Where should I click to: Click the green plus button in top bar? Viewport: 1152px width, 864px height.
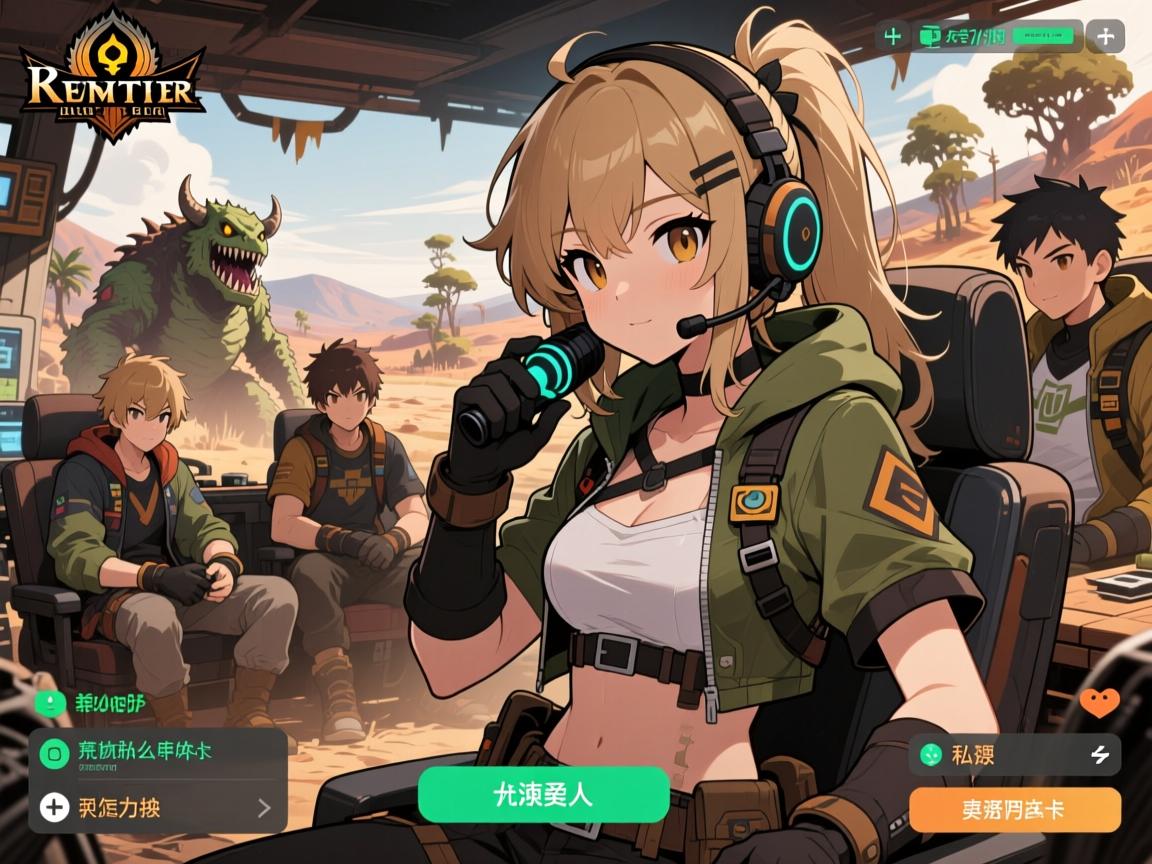[x=892, y=37]
